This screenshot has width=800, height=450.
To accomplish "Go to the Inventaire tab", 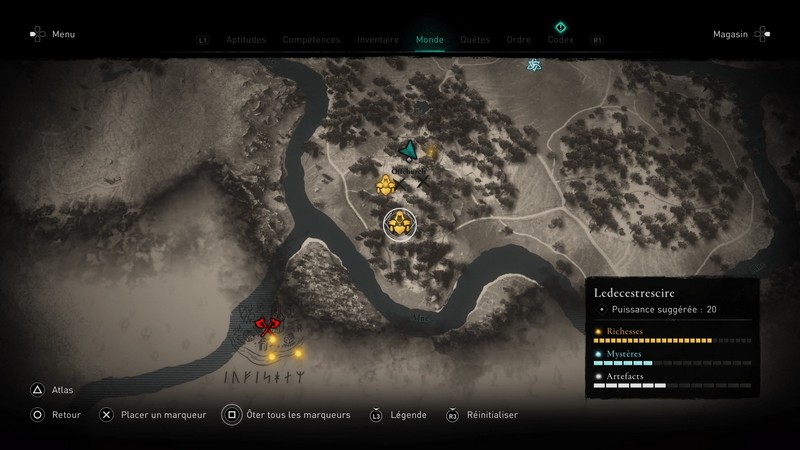I will (x=379, y=40).
